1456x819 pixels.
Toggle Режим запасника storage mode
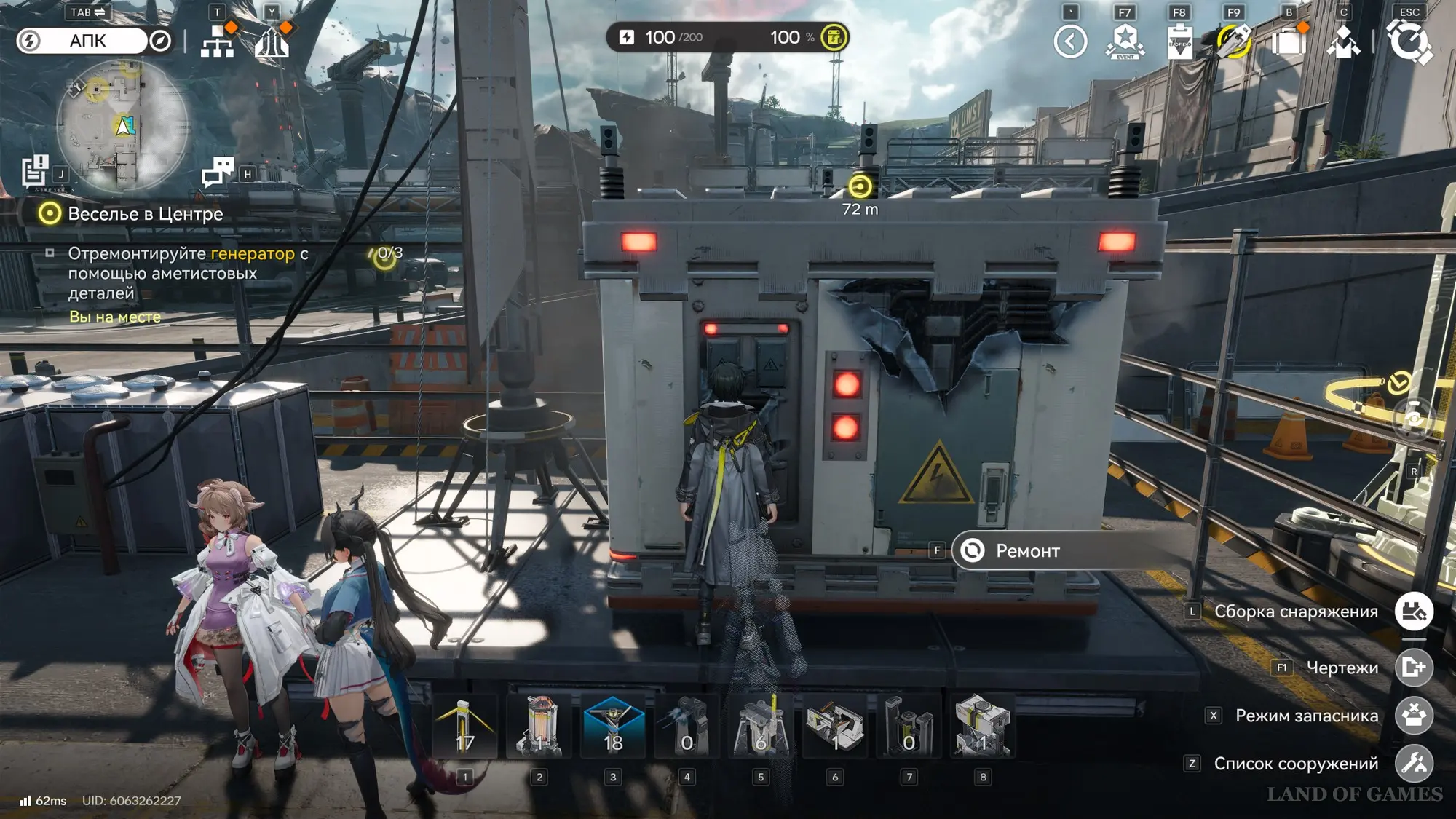pyautogui.click(x=1414, y=716)
